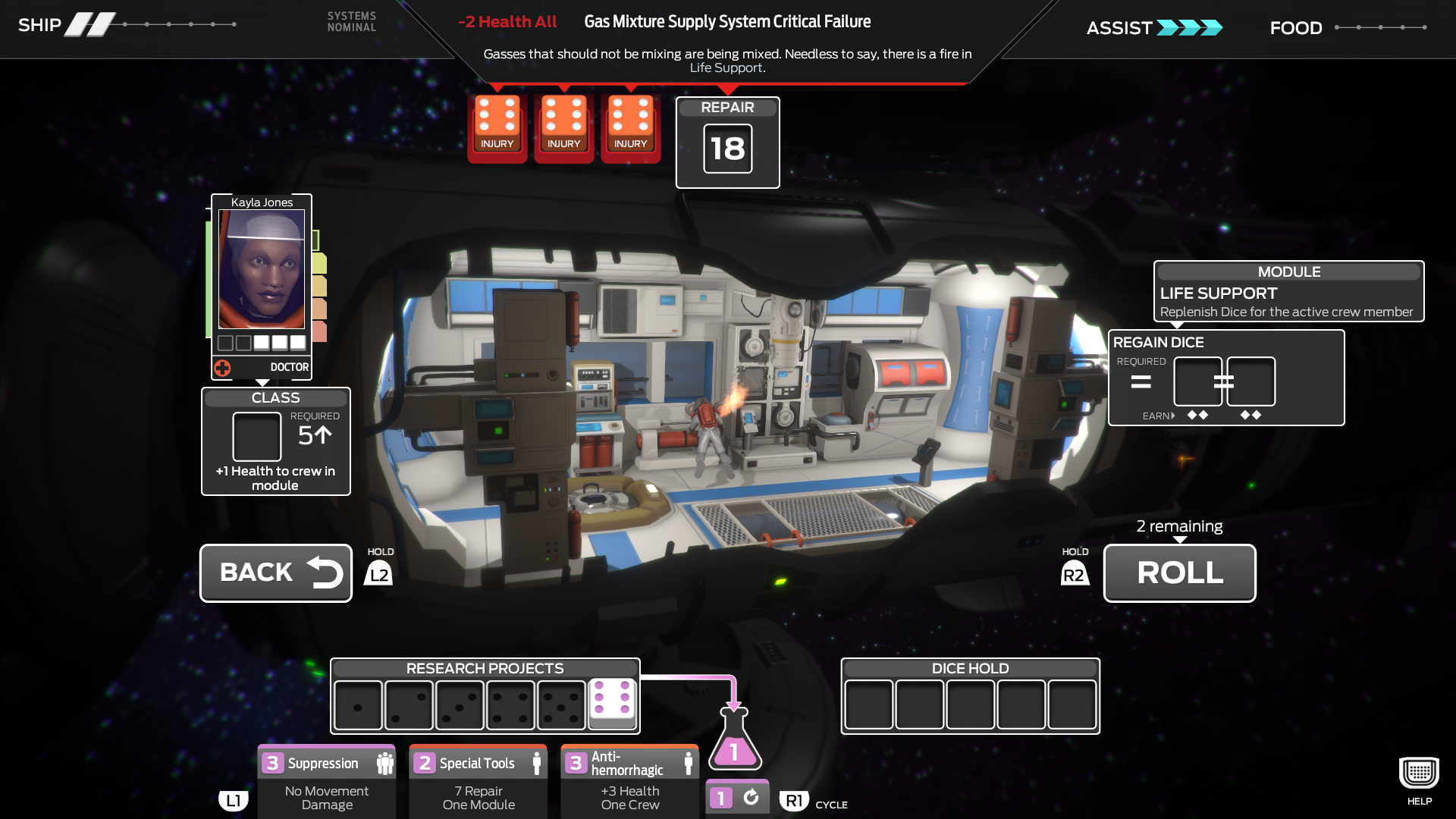Switch to the Dice Hold panel
The height and width of the screenshot is (819, 1456).
coord(970,668)
